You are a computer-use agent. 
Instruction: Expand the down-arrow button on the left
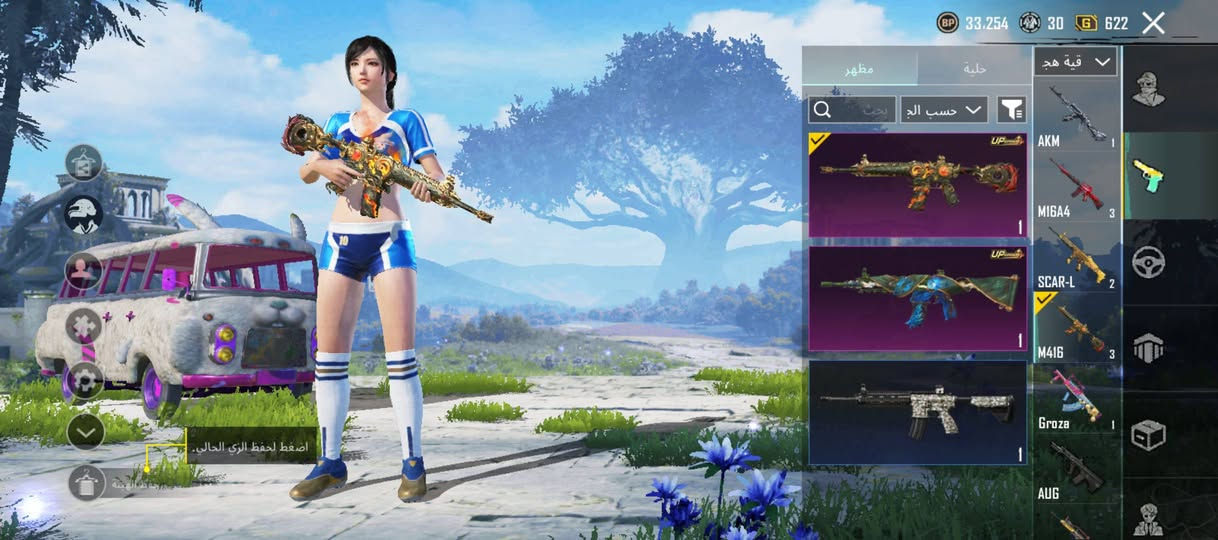[86, 431]
